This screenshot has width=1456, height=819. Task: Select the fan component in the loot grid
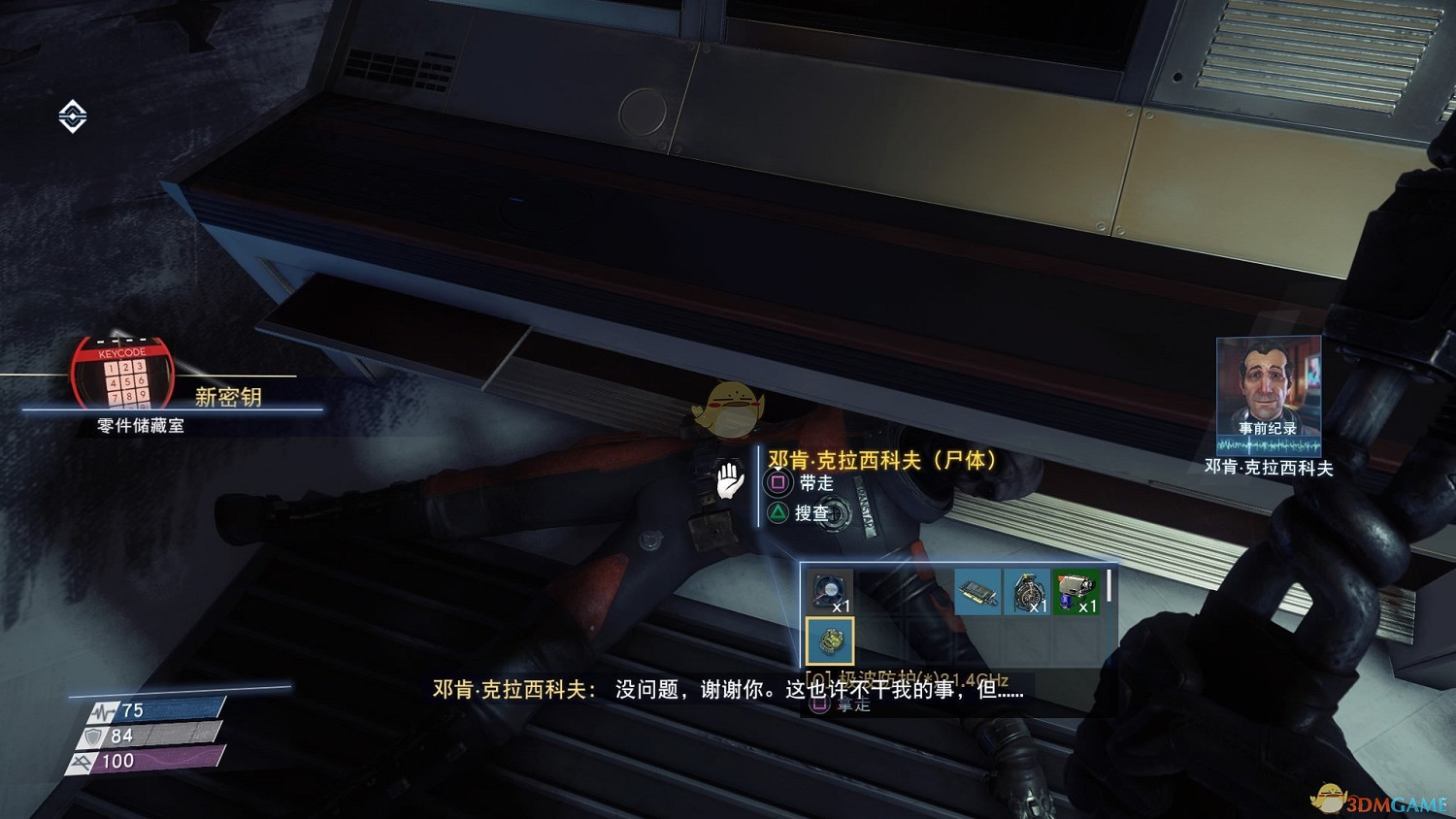tap(830, 591)
